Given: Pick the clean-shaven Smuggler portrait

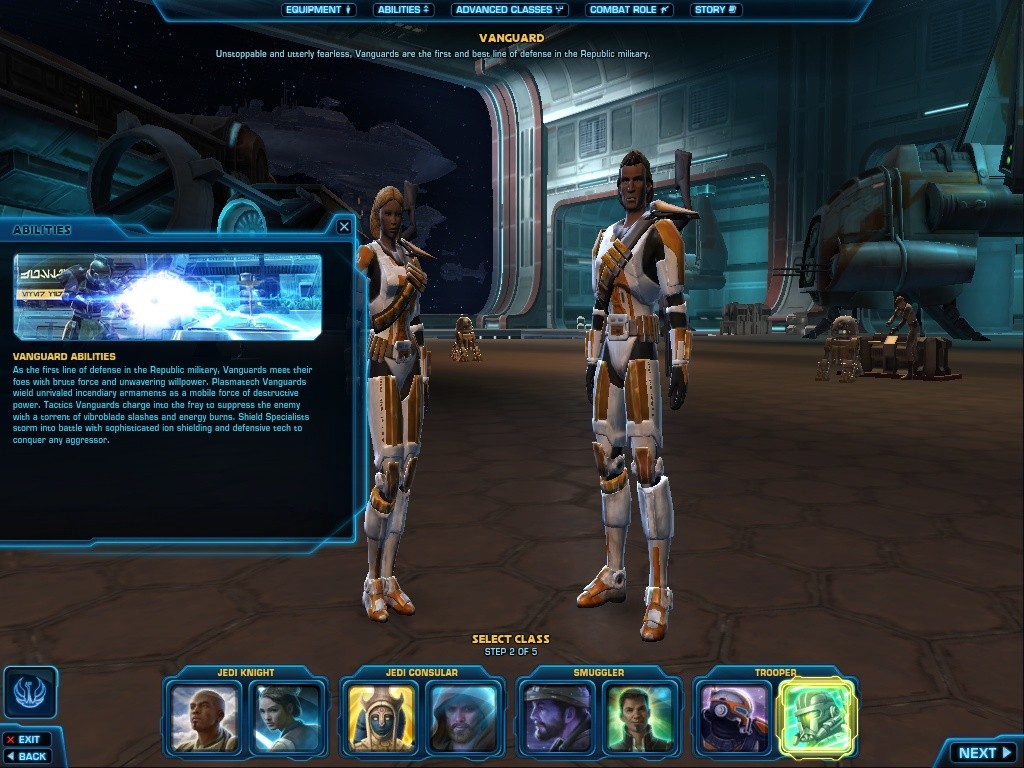Looking at the screenshot, I should coord(639,716).
